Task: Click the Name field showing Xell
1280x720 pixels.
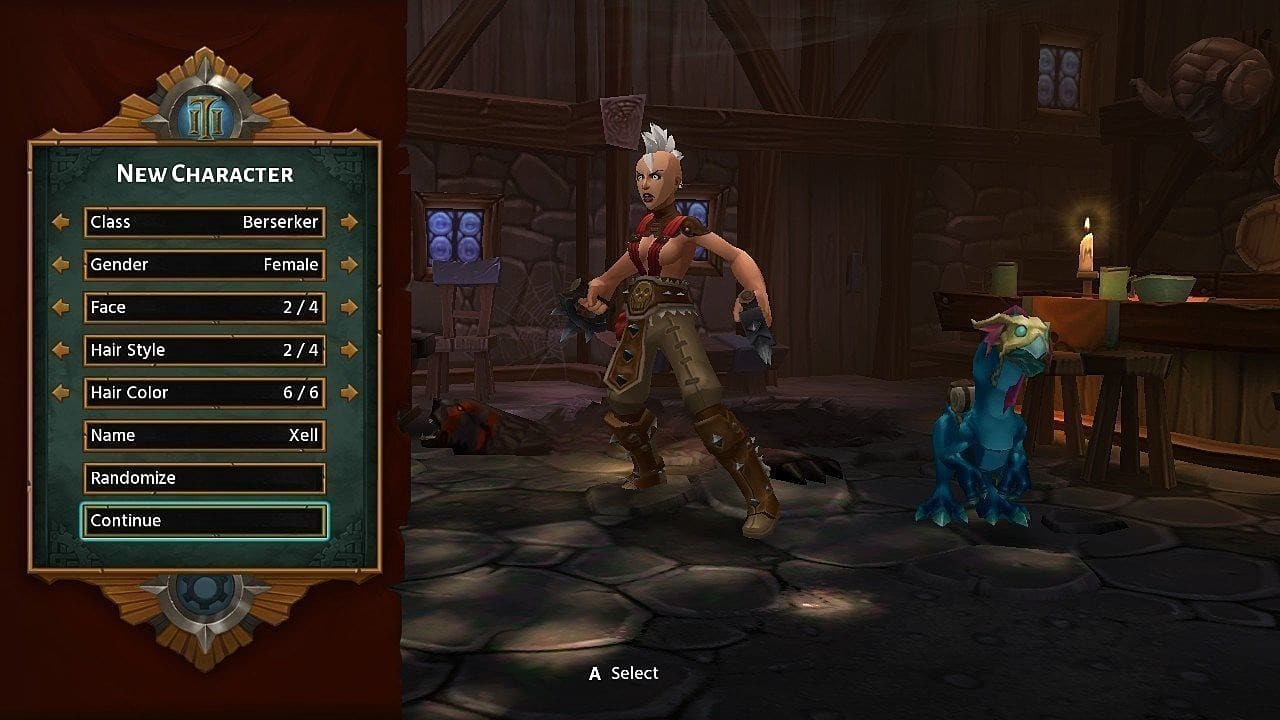Action: (204, 435)
